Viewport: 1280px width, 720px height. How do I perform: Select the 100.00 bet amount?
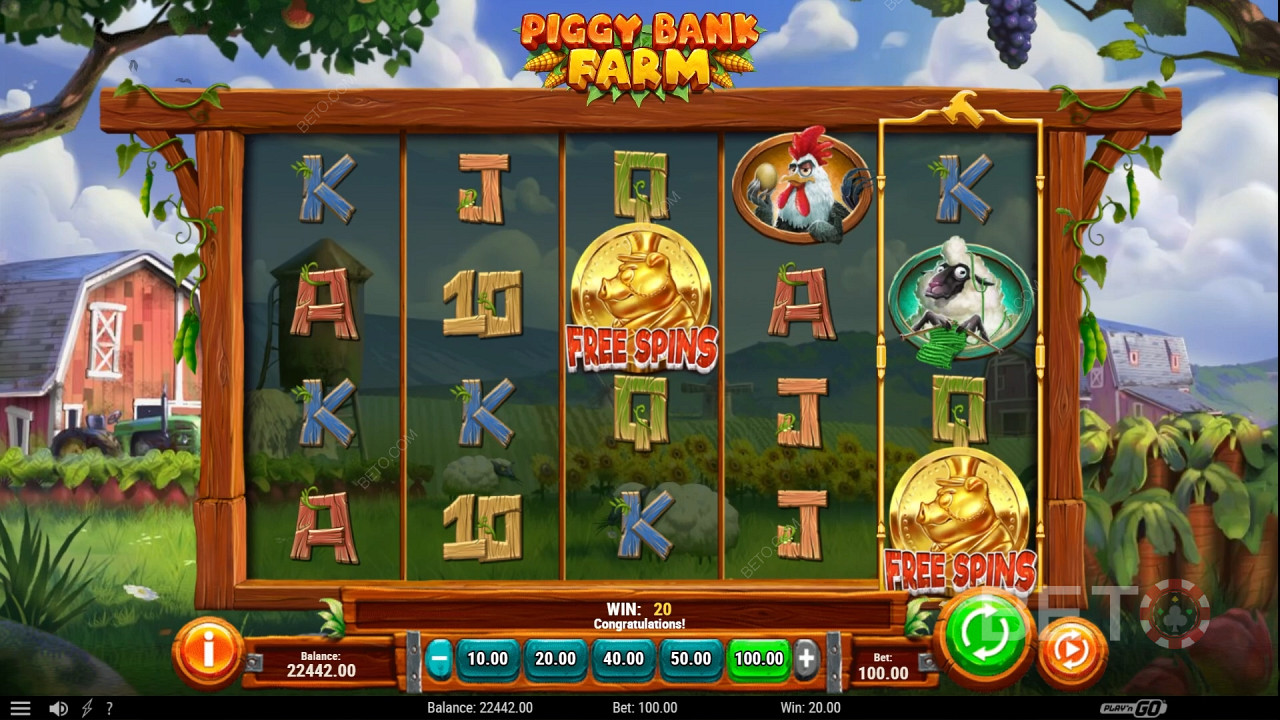759,659
